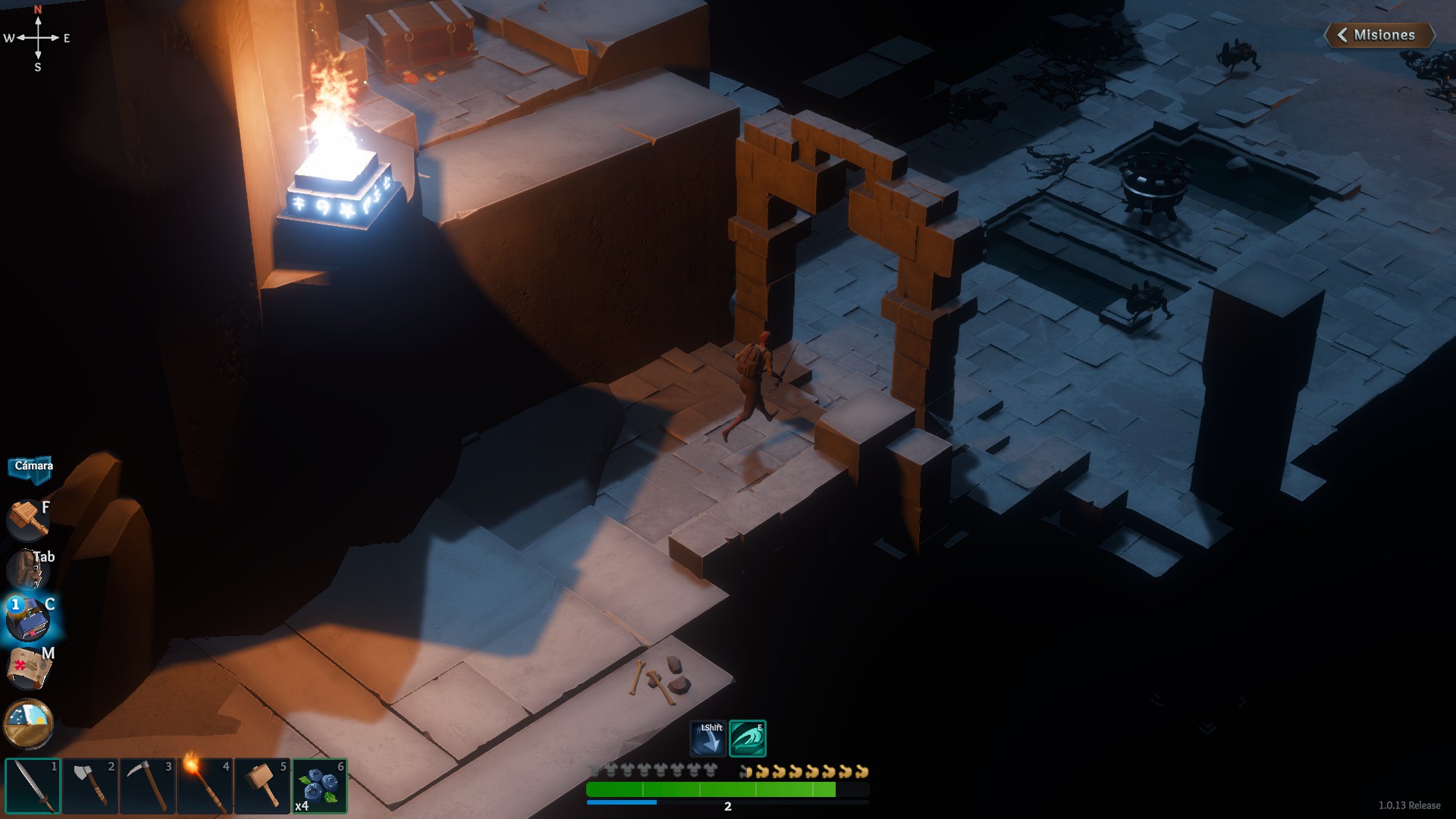
Task: Equip the axe in hotbar slot 2
Action: pyautogui.click(x=90, y=786)
